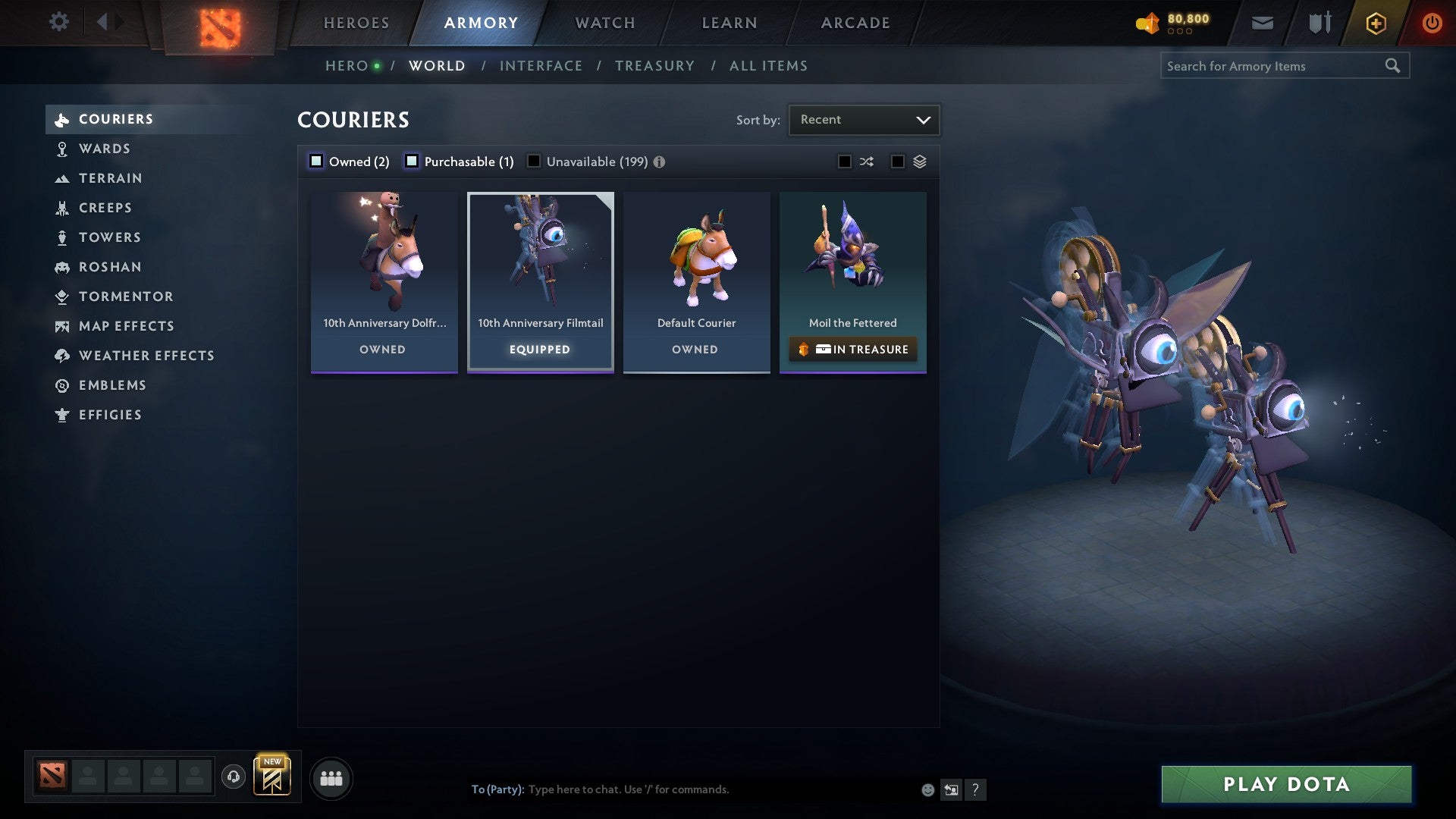Select the Default Courier thumbnail
The height and width of the screenshot is (819, 1456).
[x=696, y=258]
